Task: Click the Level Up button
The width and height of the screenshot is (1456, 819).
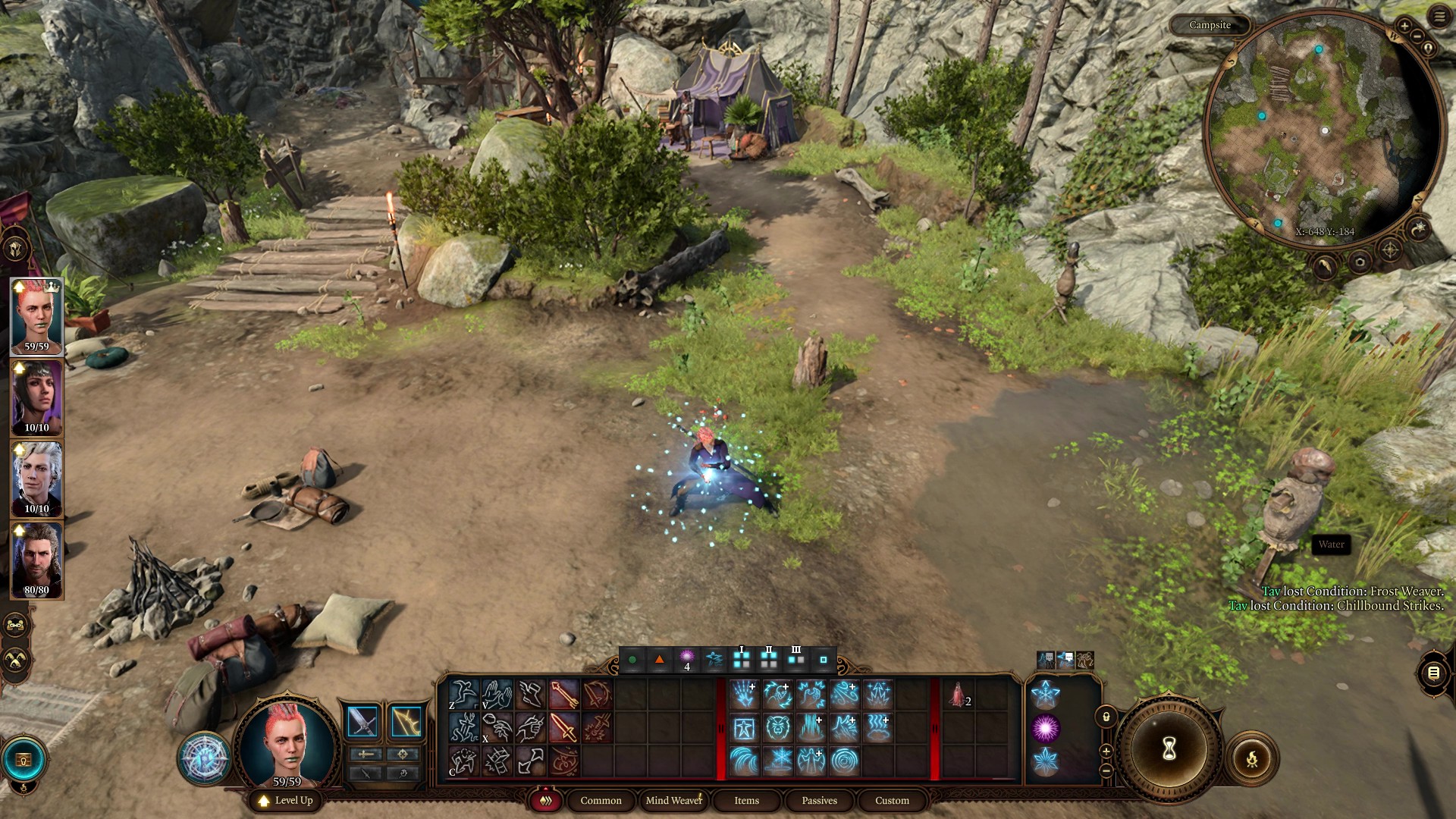Action: click(x=286, y=800)
